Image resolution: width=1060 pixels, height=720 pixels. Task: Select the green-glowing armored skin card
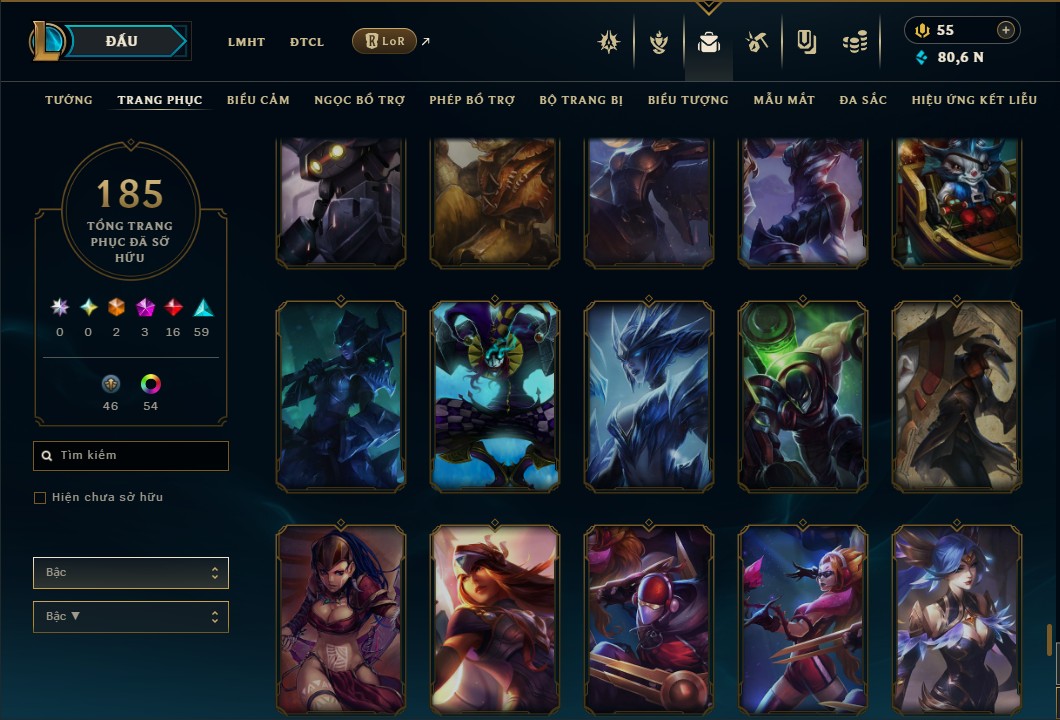coord(803,396)
